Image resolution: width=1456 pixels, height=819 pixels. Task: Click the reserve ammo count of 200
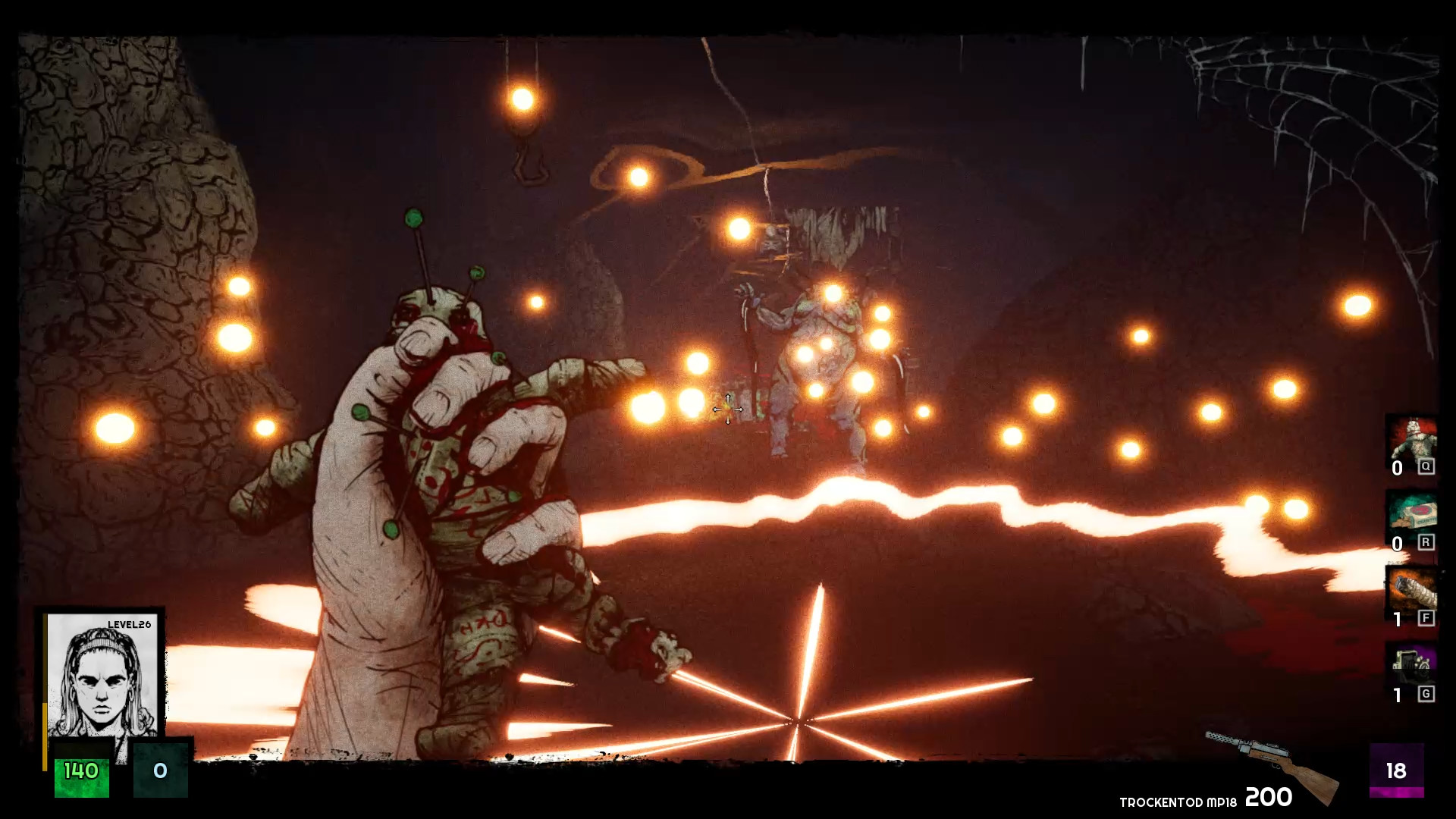pyautogui.click(x=1268, y=799)
